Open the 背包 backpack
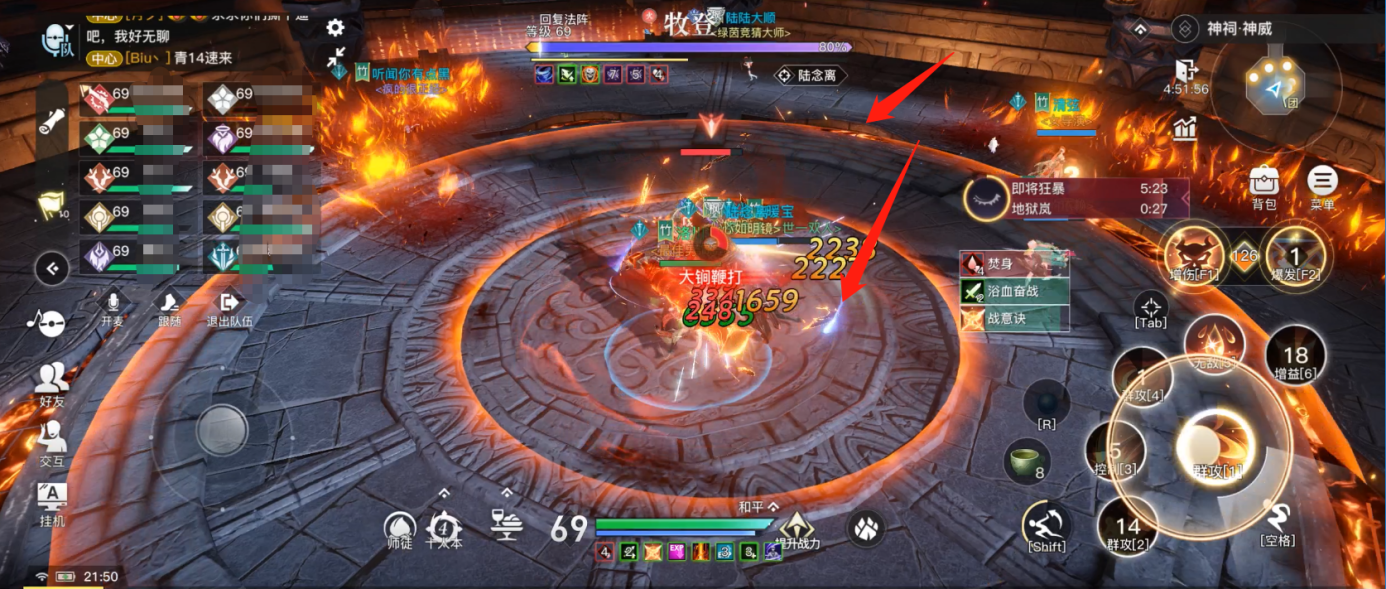 [x=1264, y=183]
